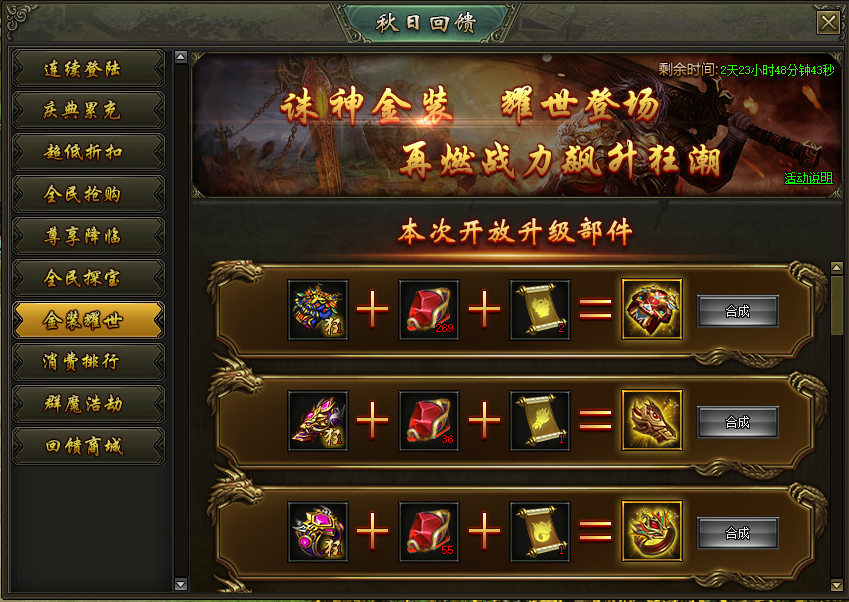Click 合成 for the golden helmet recipe
Viewport: 849px width, 602px height.
click(737, 422)
